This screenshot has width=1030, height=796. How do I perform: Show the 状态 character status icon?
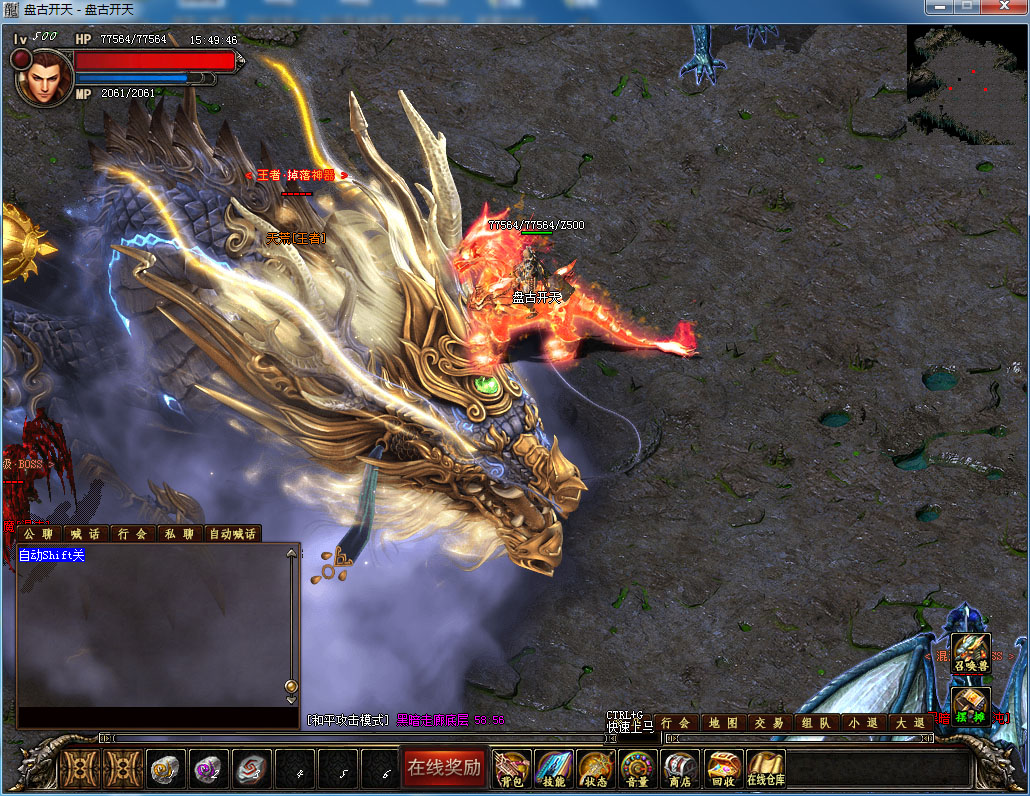[595, 768]
